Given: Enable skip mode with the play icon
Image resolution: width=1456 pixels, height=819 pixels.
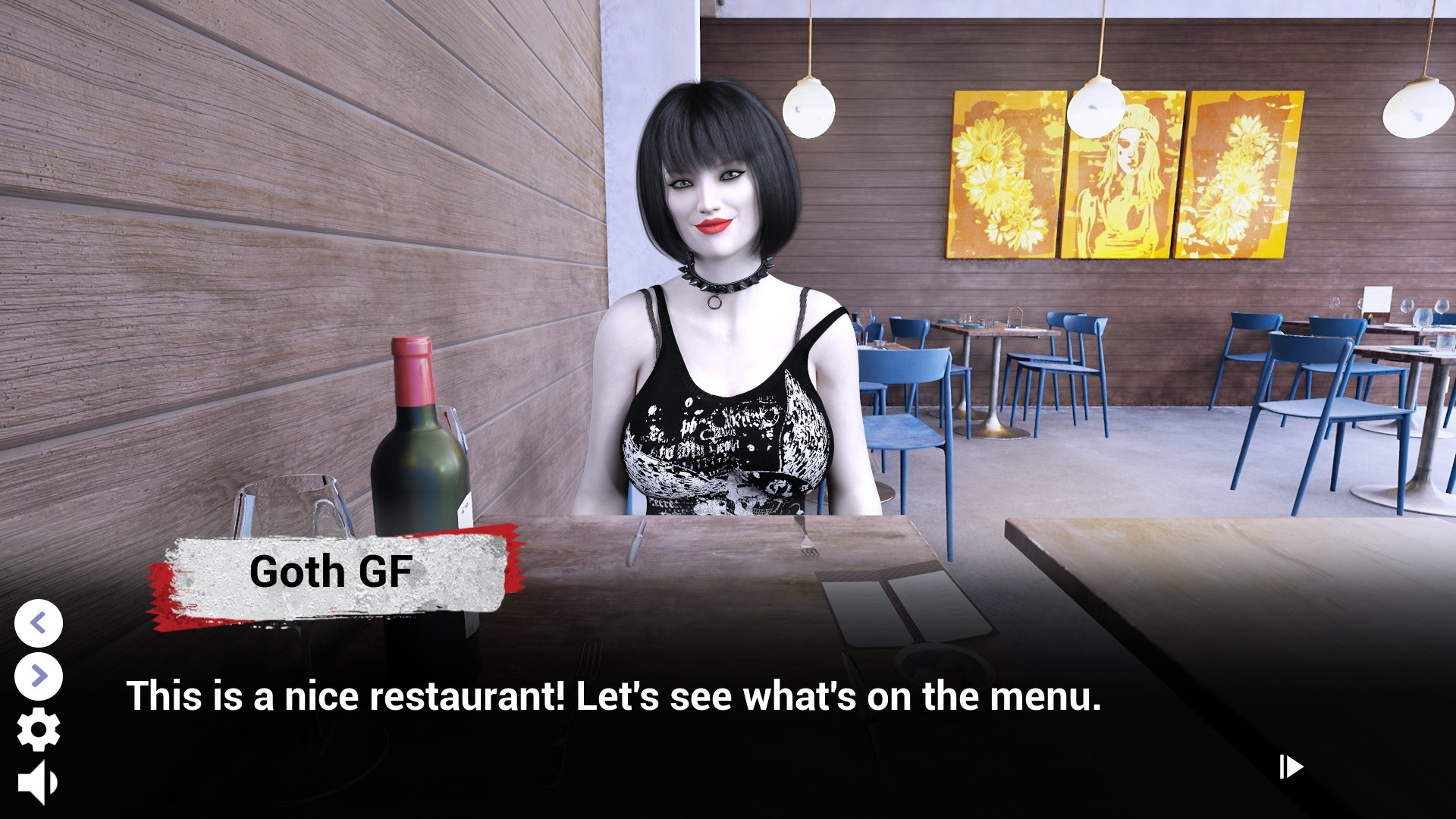Looking at the screenshot, I should pyautogui.click(x=1290, y=768).
